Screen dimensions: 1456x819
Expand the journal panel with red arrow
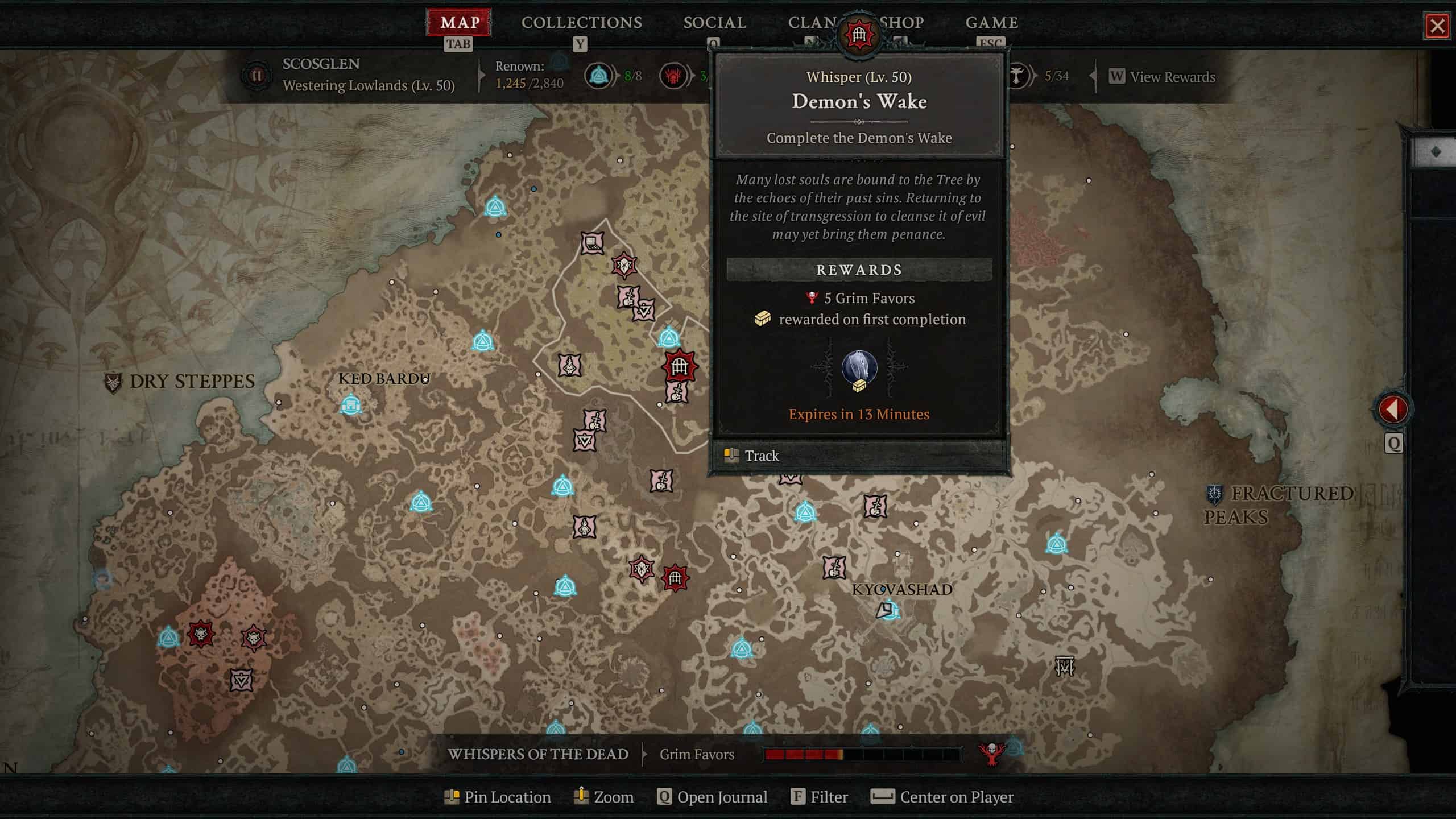pos(1392,409)
